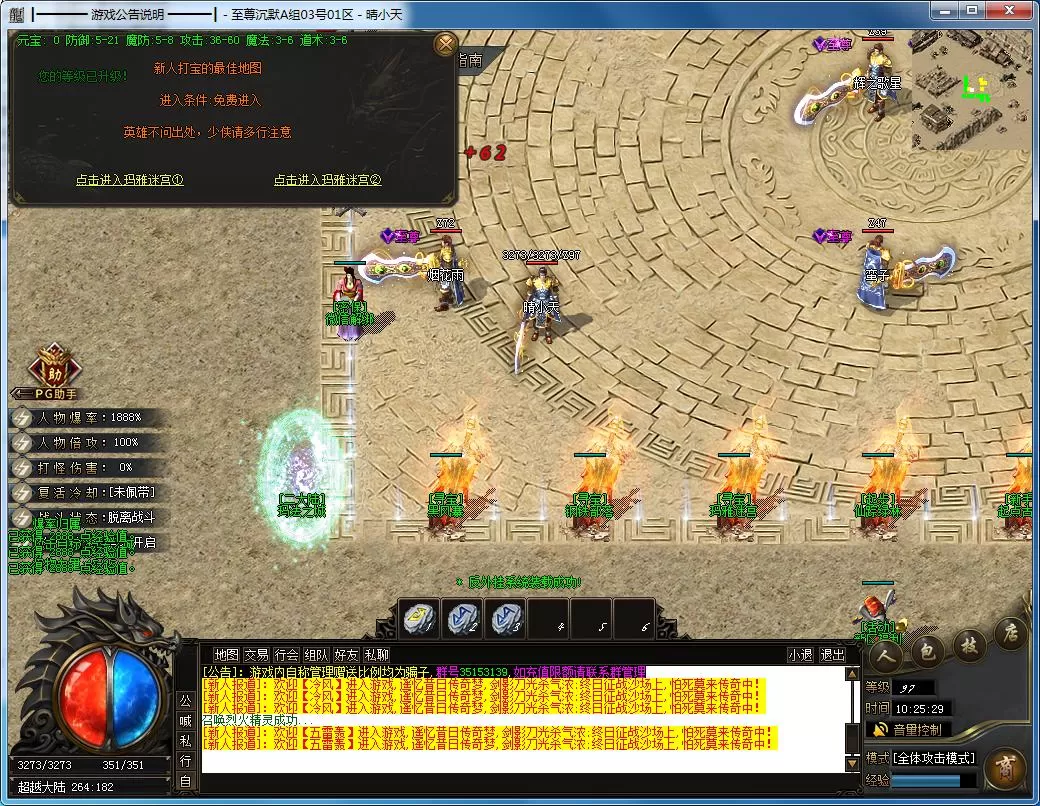Open the 交易 trade tab
1040x806 pixels.
click(x=257, y=655)
